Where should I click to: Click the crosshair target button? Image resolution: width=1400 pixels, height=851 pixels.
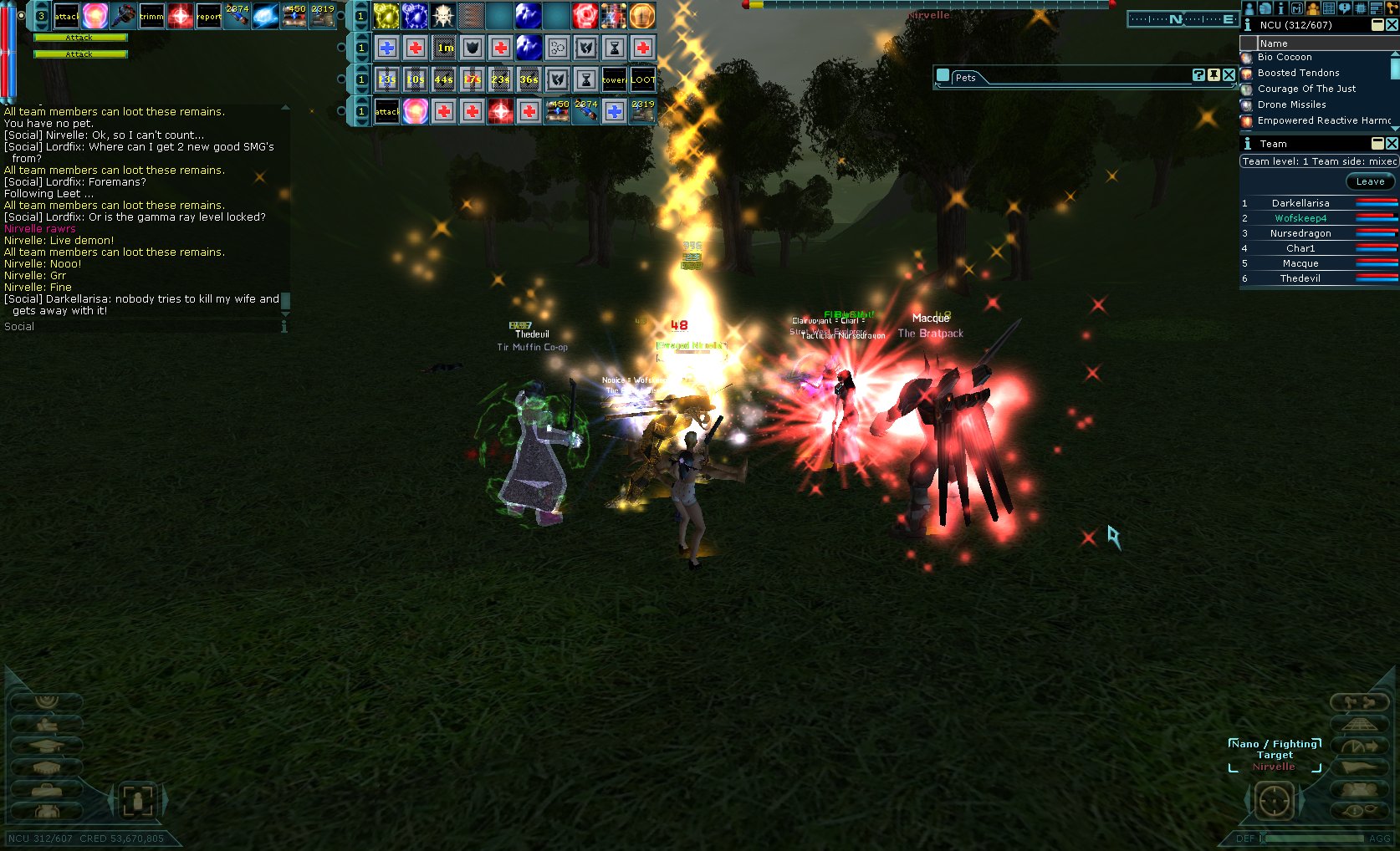point(1274,801)
